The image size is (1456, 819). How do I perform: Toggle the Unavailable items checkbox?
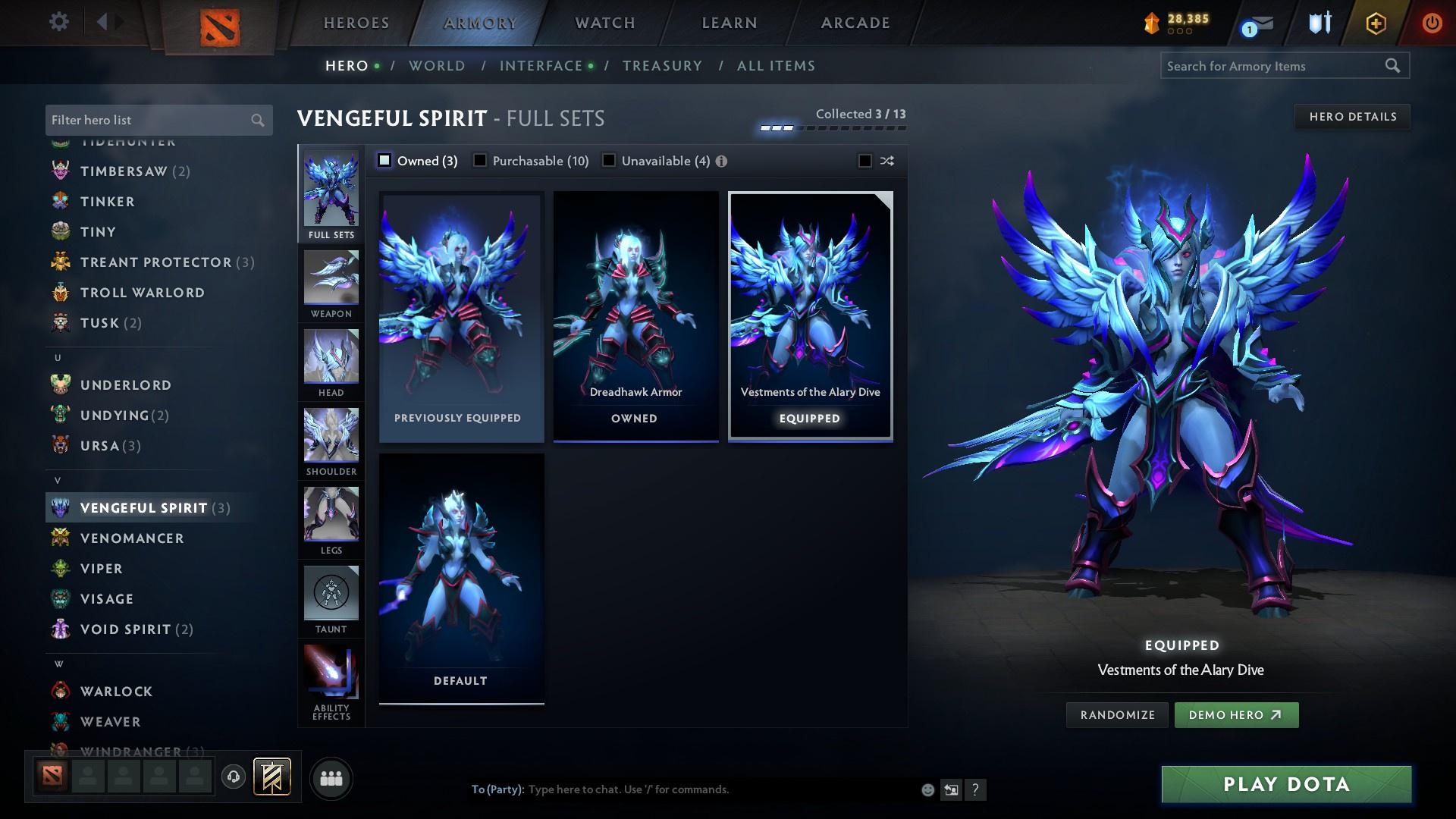[608, 160]
